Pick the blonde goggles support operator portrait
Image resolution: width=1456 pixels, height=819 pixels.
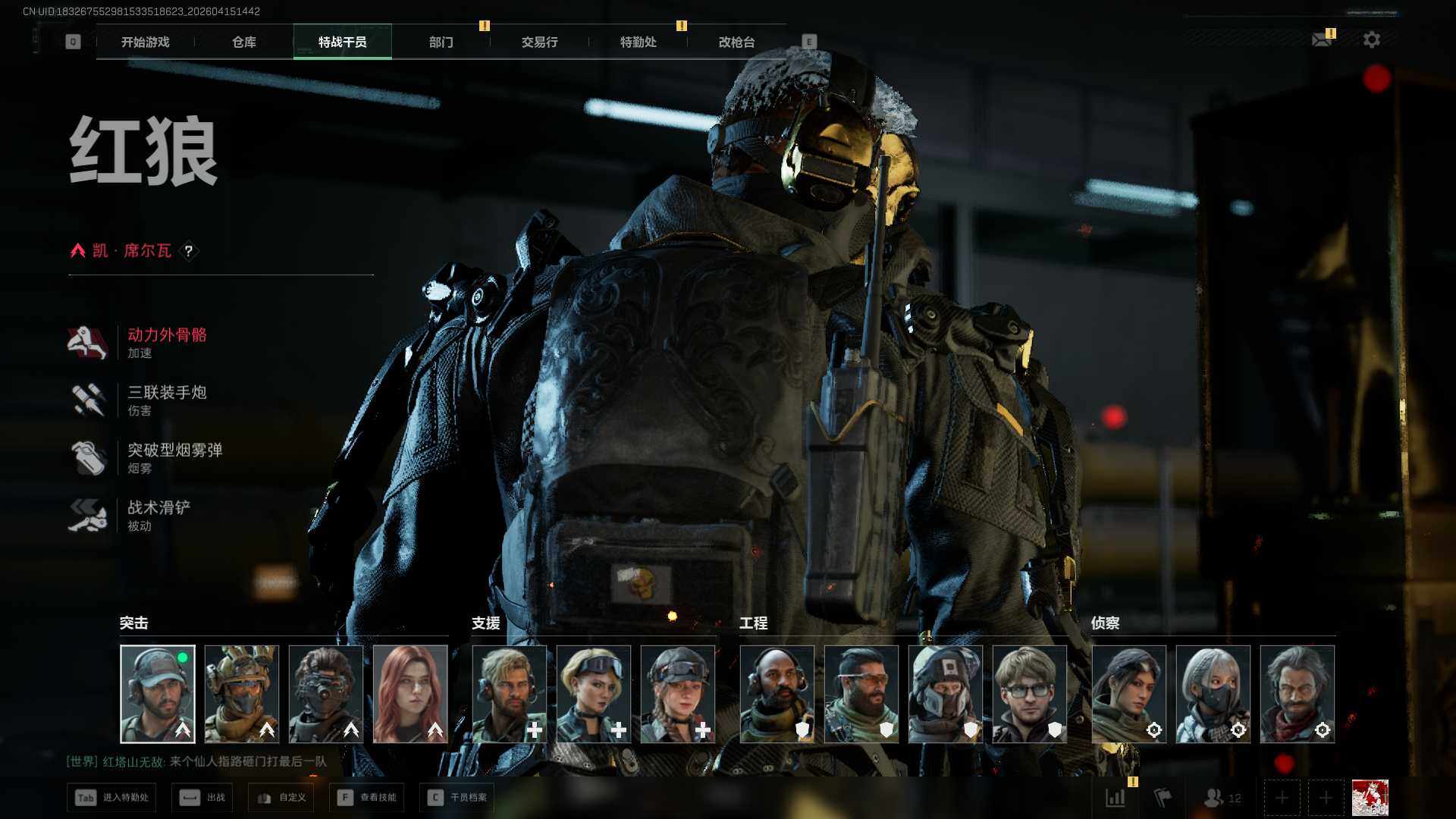click(x=594, y=694)
